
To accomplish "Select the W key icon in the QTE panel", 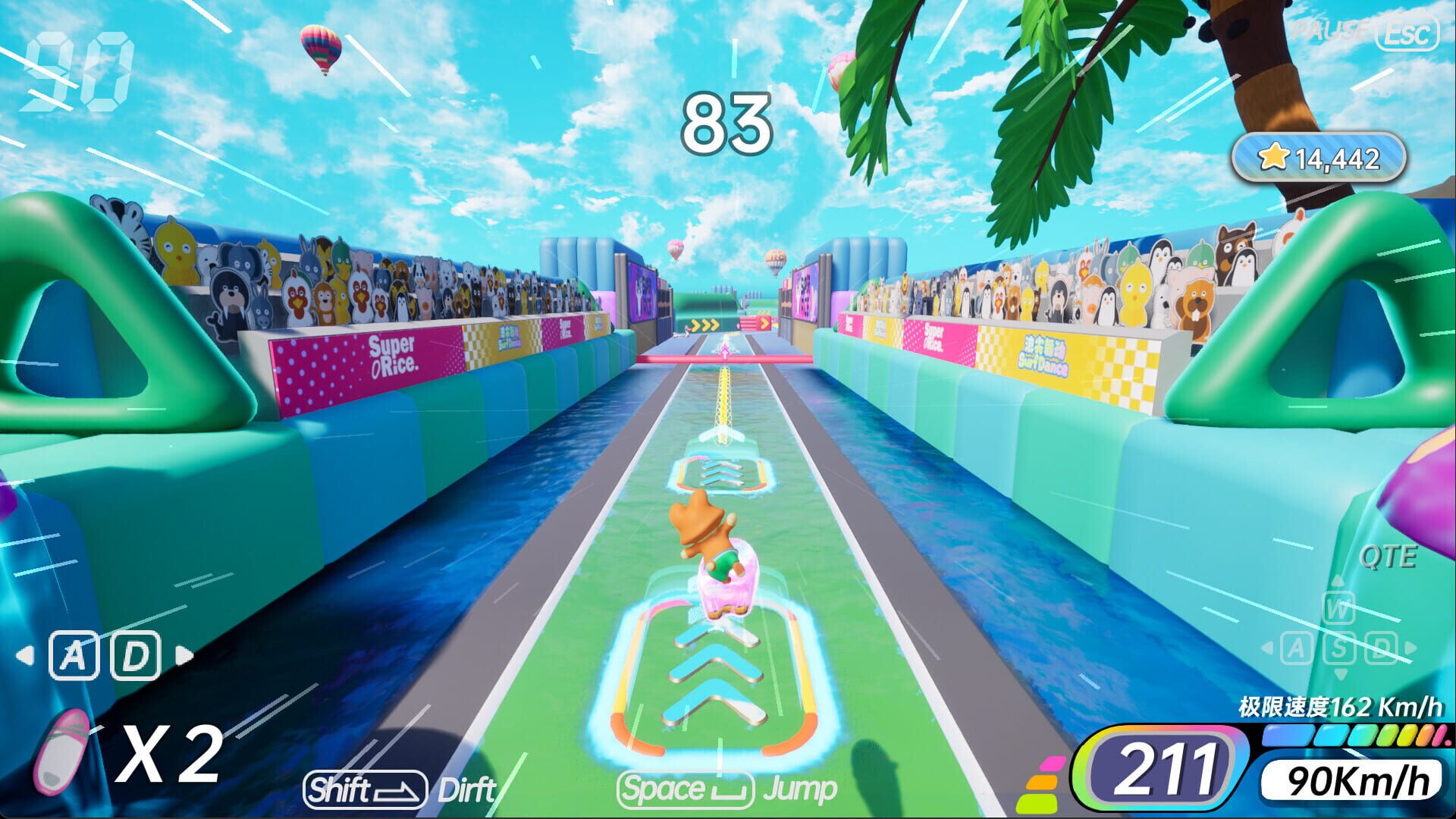I will point(1338,609).
